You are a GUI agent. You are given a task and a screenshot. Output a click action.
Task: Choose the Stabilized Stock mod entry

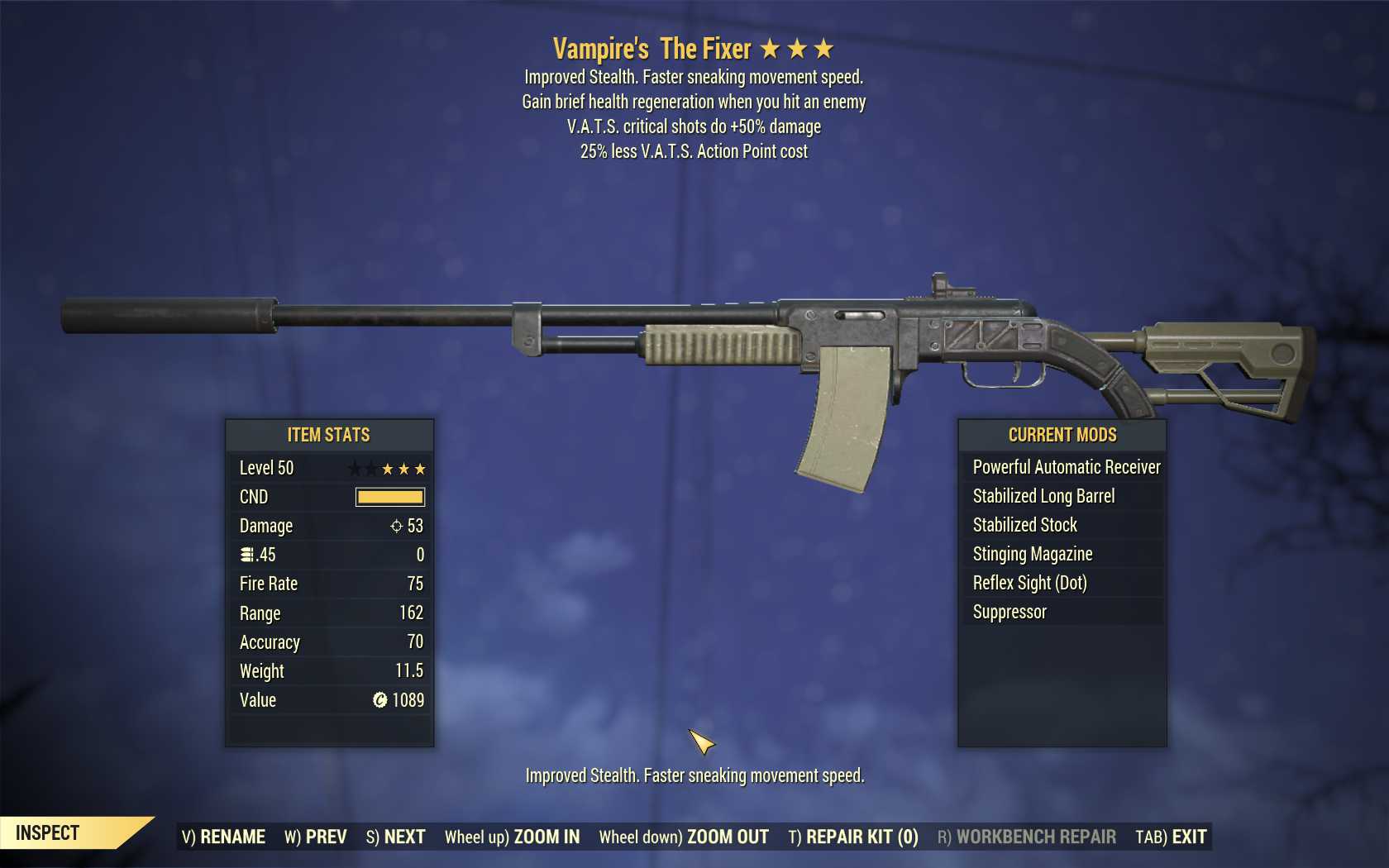coord(1024,525)
